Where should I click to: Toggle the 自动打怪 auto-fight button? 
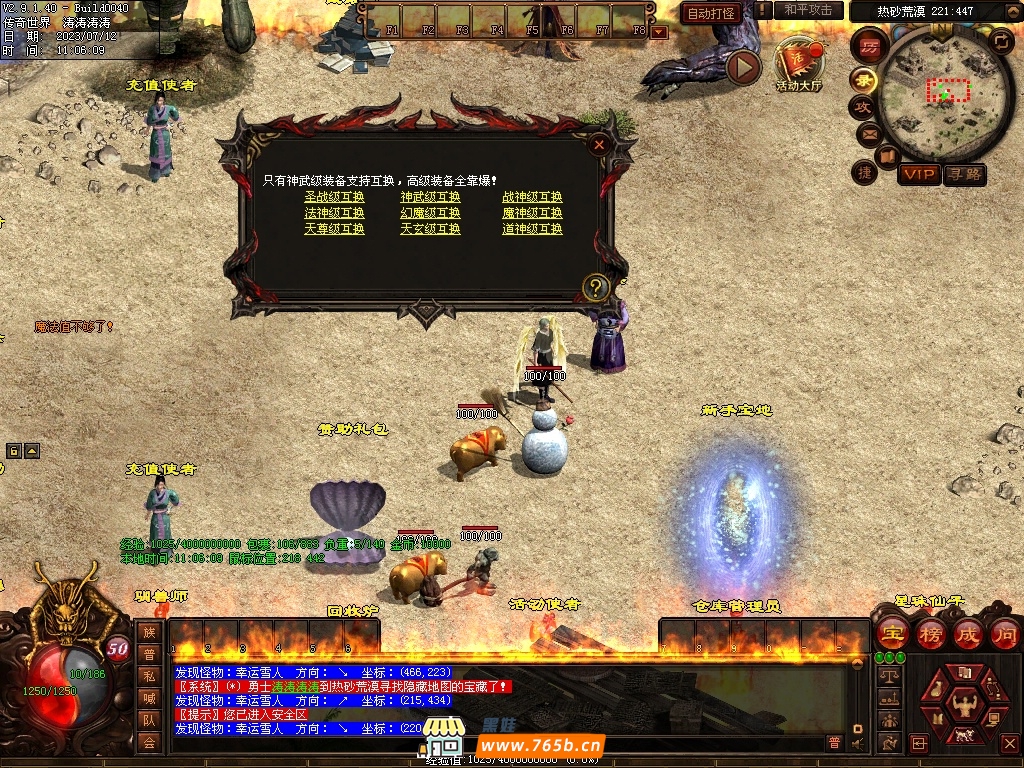711,13
